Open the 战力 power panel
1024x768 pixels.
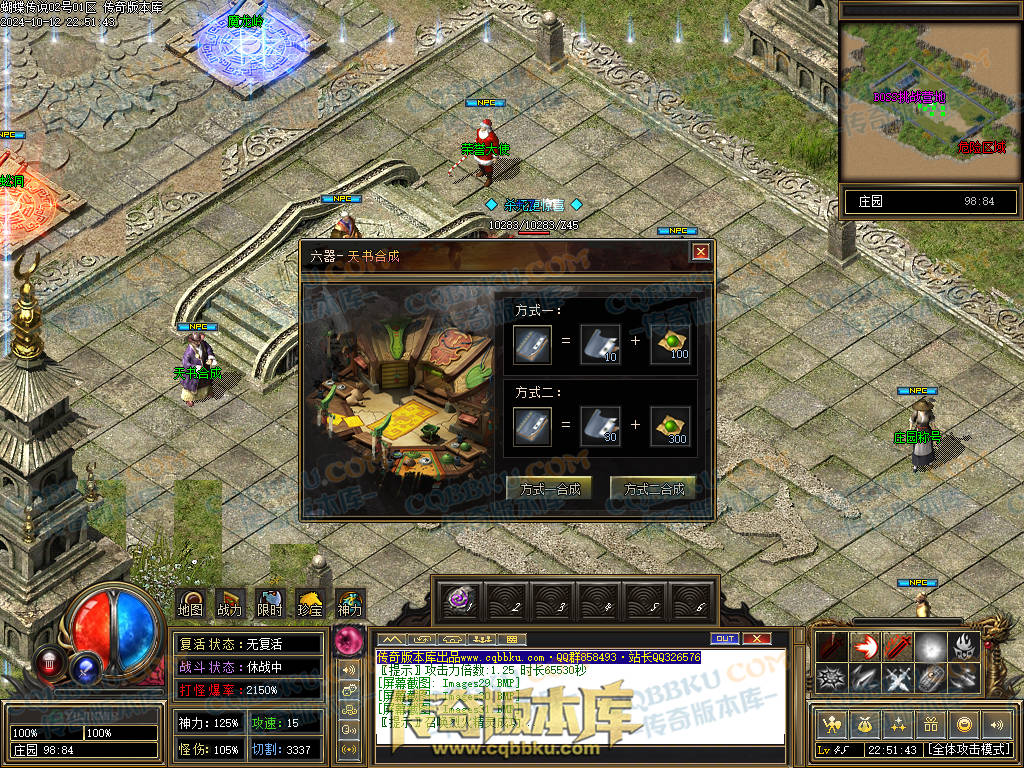(x=229, y=603)
